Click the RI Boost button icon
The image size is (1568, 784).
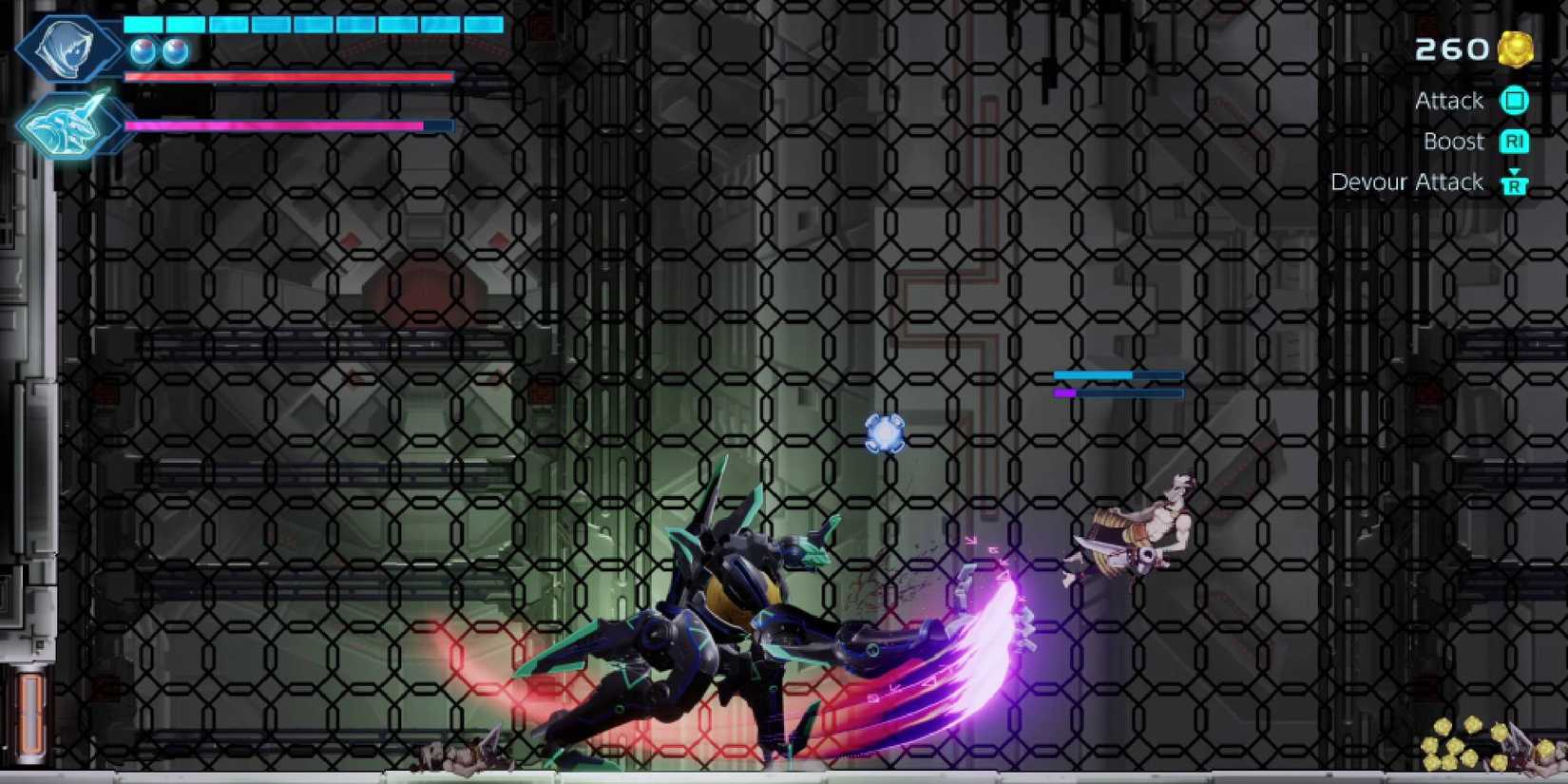point(1516,141)
